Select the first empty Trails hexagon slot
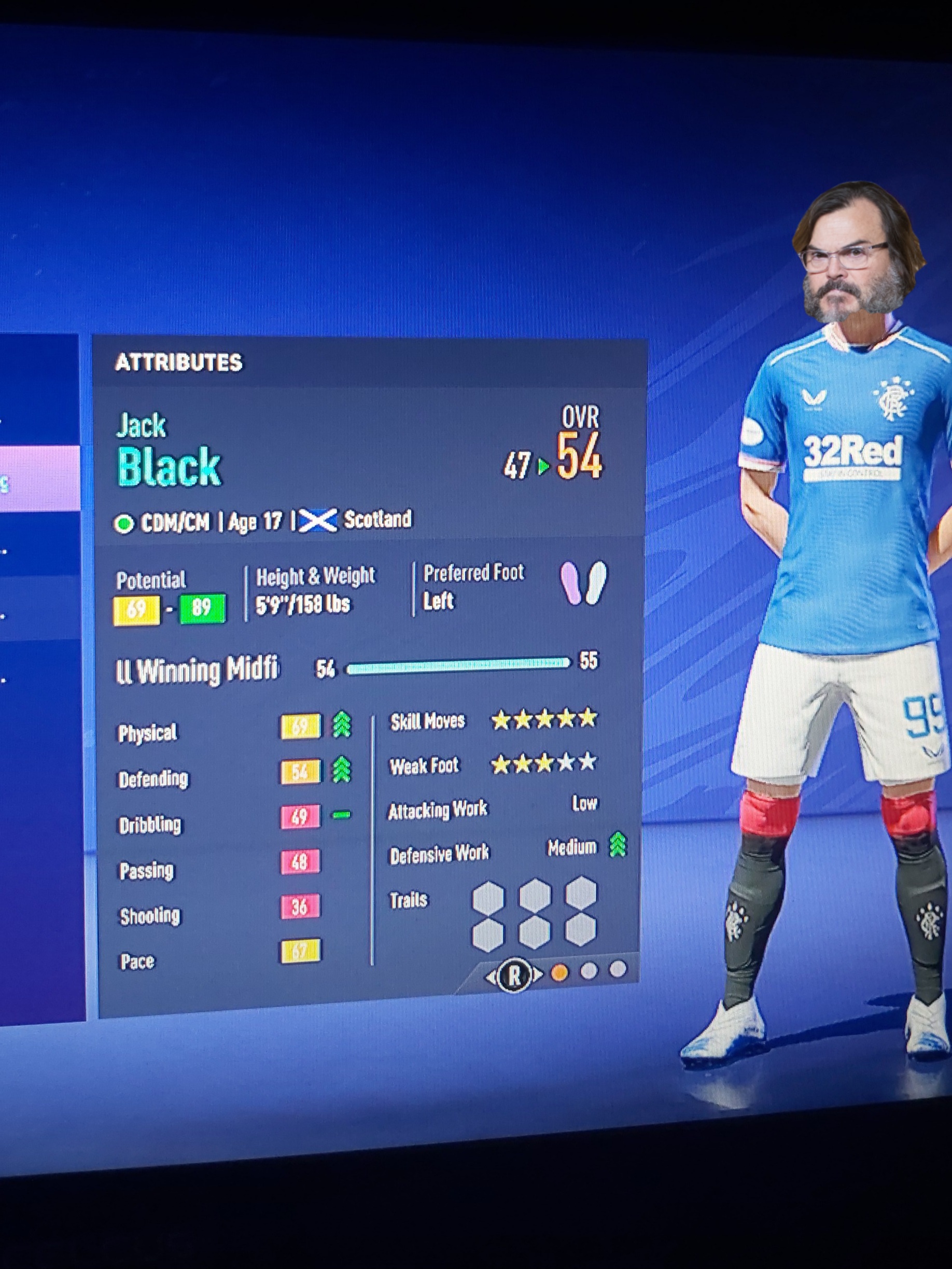952x1269 pixels. [487, 898]
